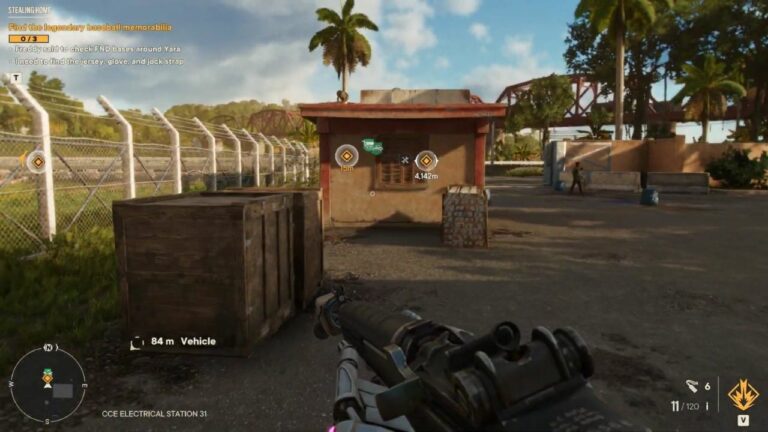The height and width of the screenshot is (432, 768).
Task: Select the throwable gadget icon
Action: (692, 386)
